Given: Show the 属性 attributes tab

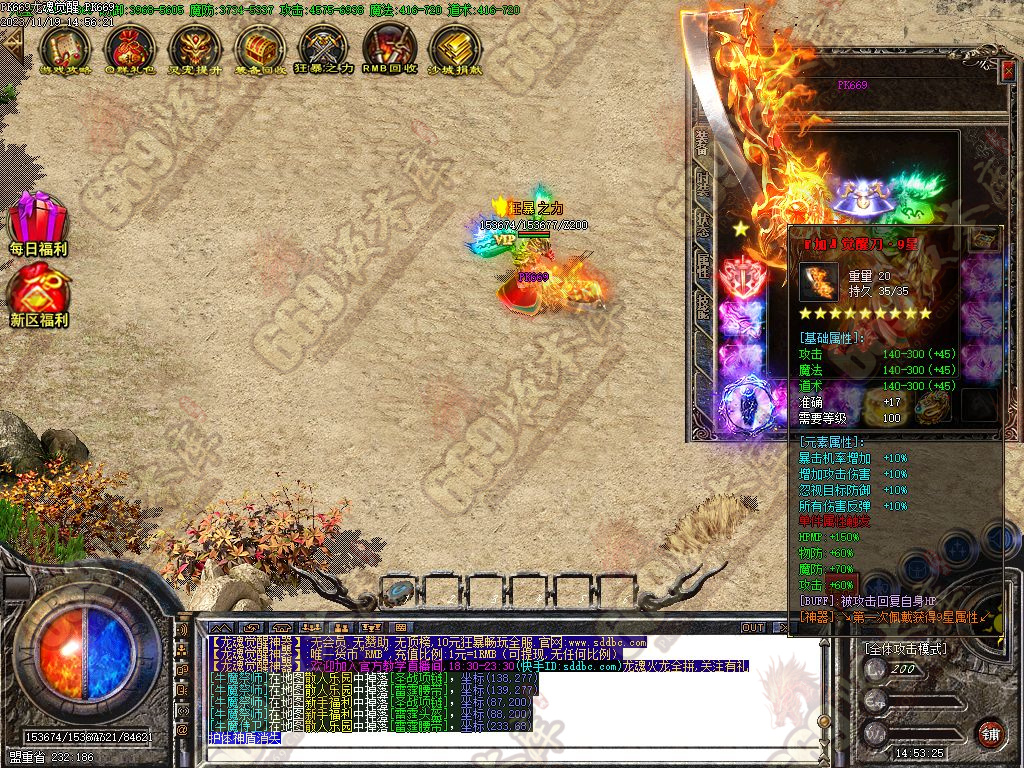Looking at the screenshot, I should (x=702, y=263).
